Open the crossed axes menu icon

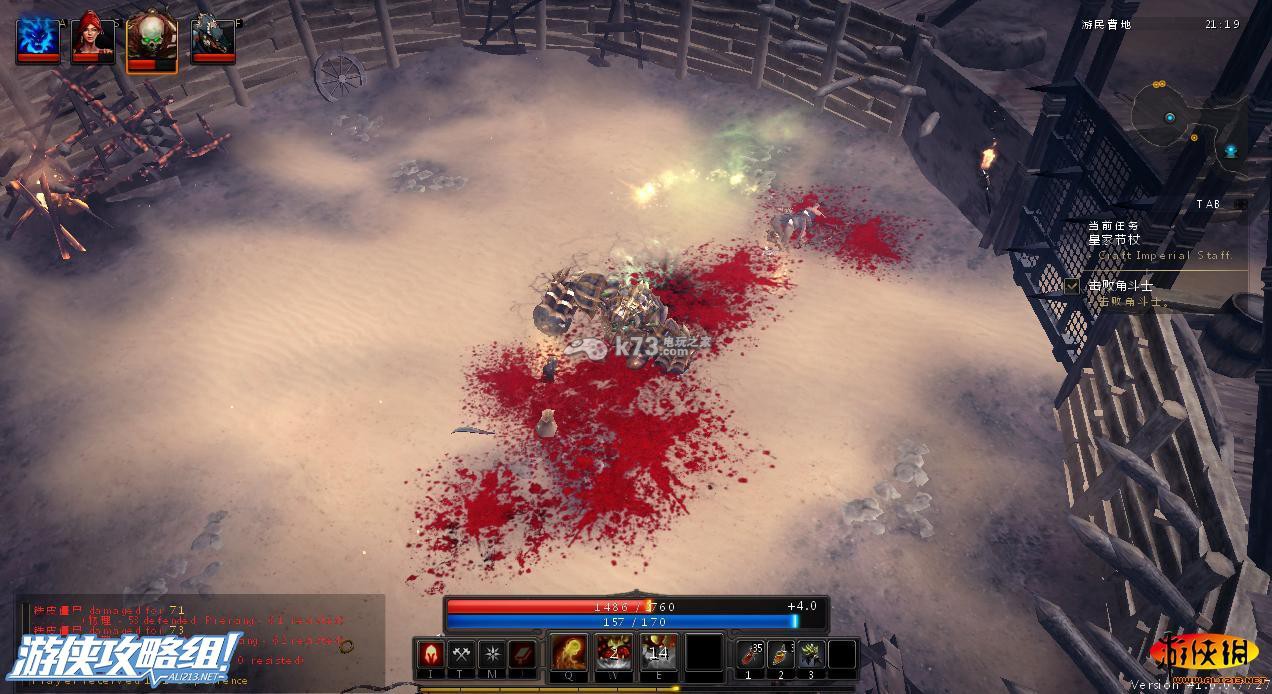[461, 655]
